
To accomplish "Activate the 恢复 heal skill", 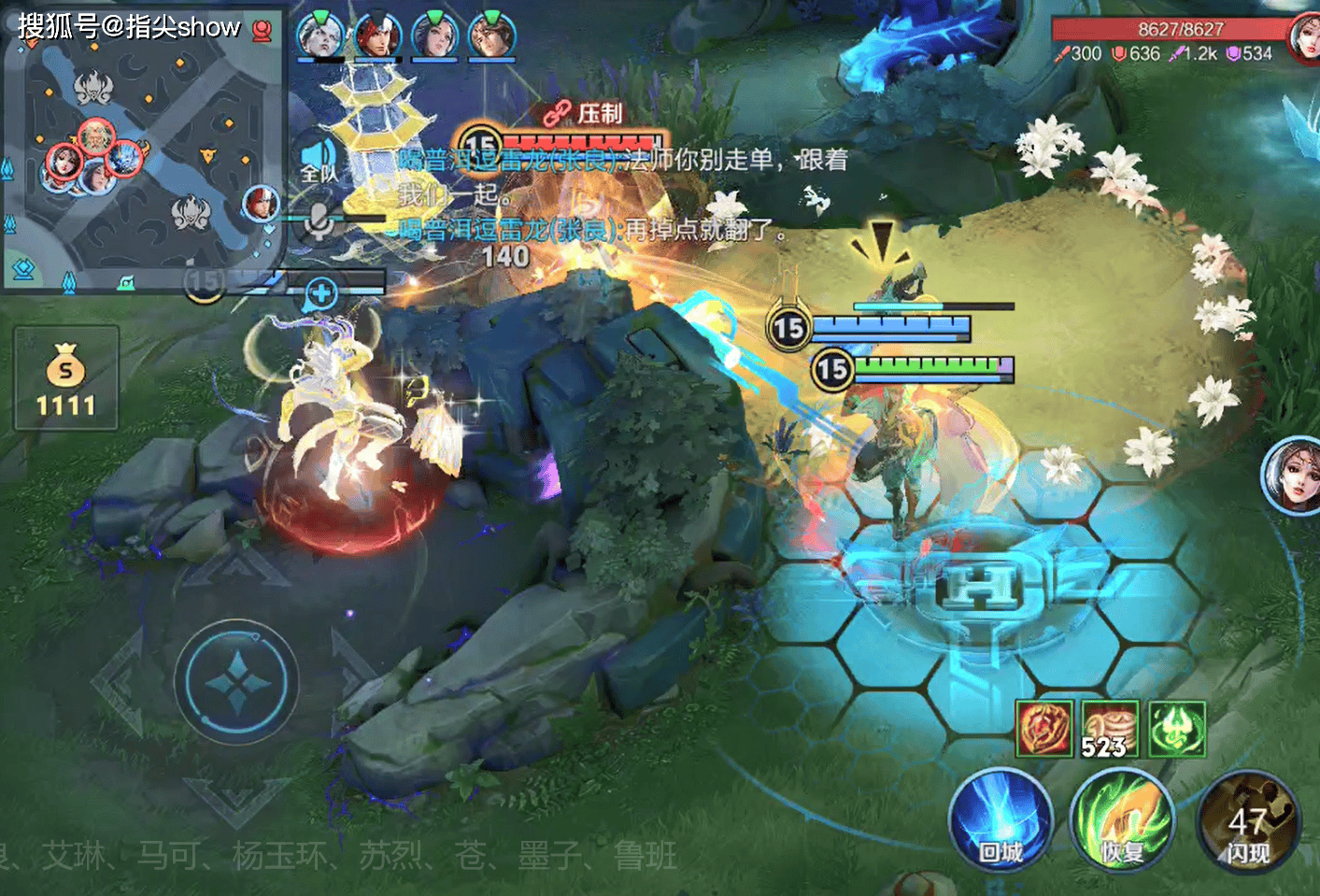I will click(x=1122, y=822).
